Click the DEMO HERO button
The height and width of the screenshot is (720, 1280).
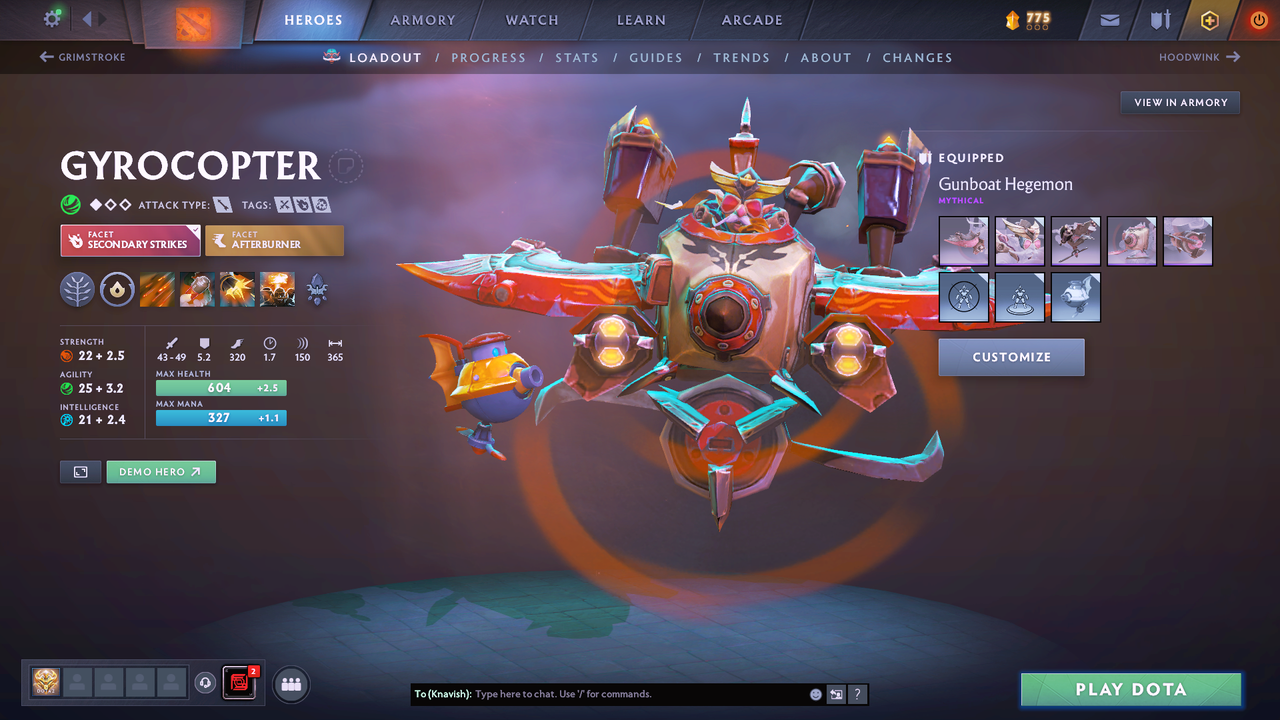160,471
